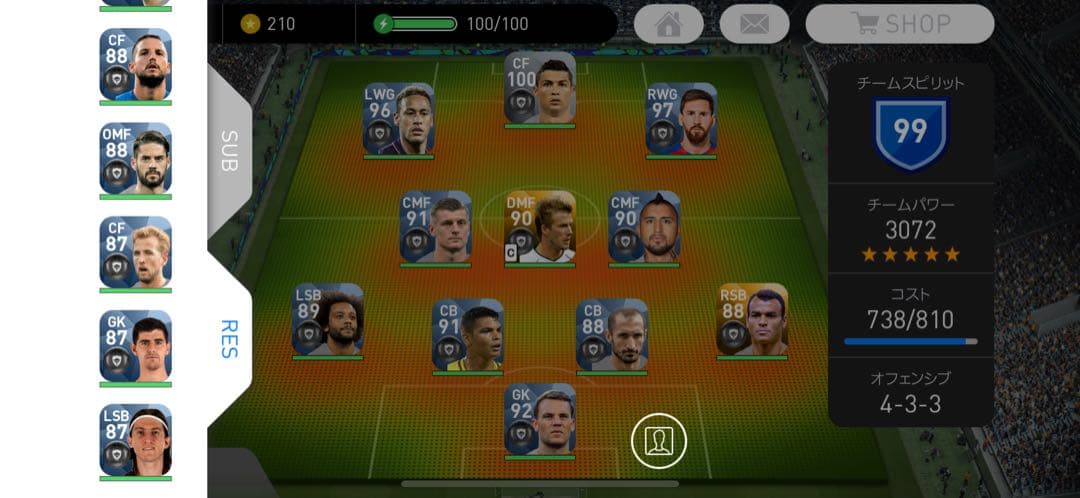Open the SHOP
1080x498 pixels.
(x=899, y=24)
